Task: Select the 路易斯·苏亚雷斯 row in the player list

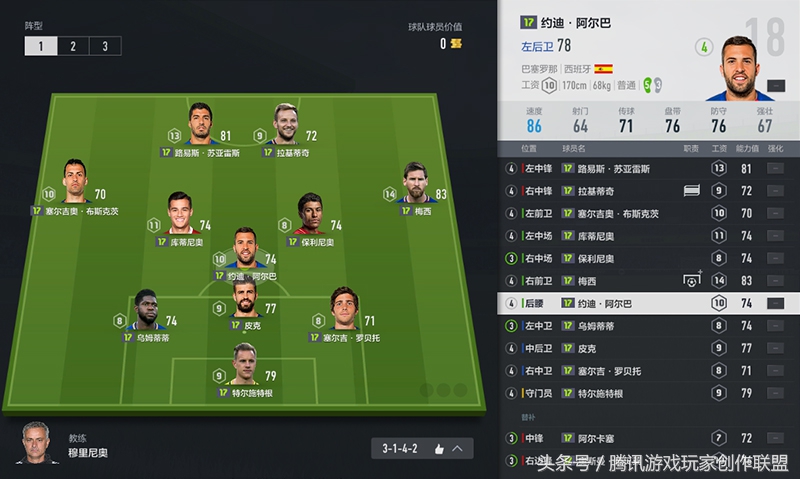Action: tap(600, 168)
